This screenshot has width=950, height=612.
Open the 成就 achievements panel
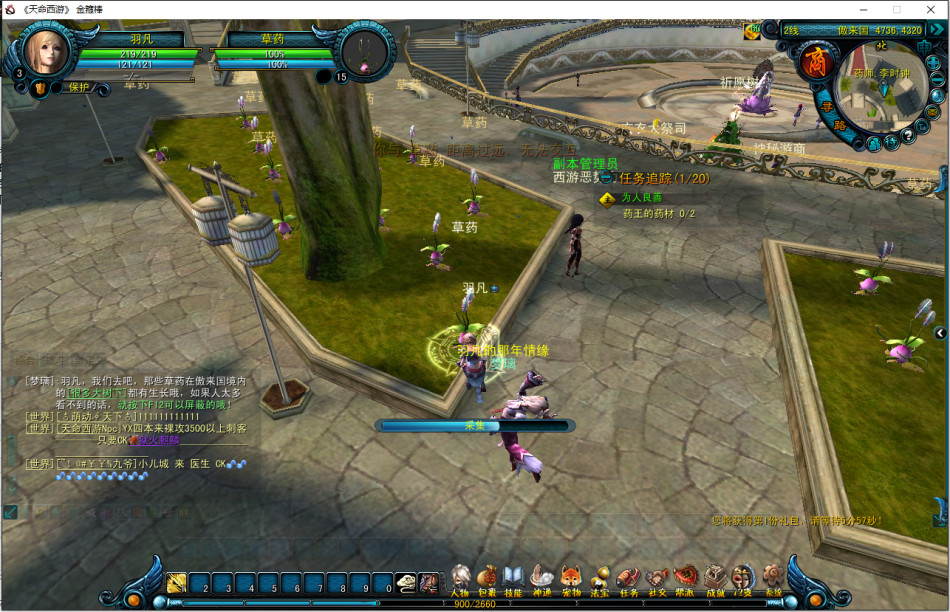point(715,577)
